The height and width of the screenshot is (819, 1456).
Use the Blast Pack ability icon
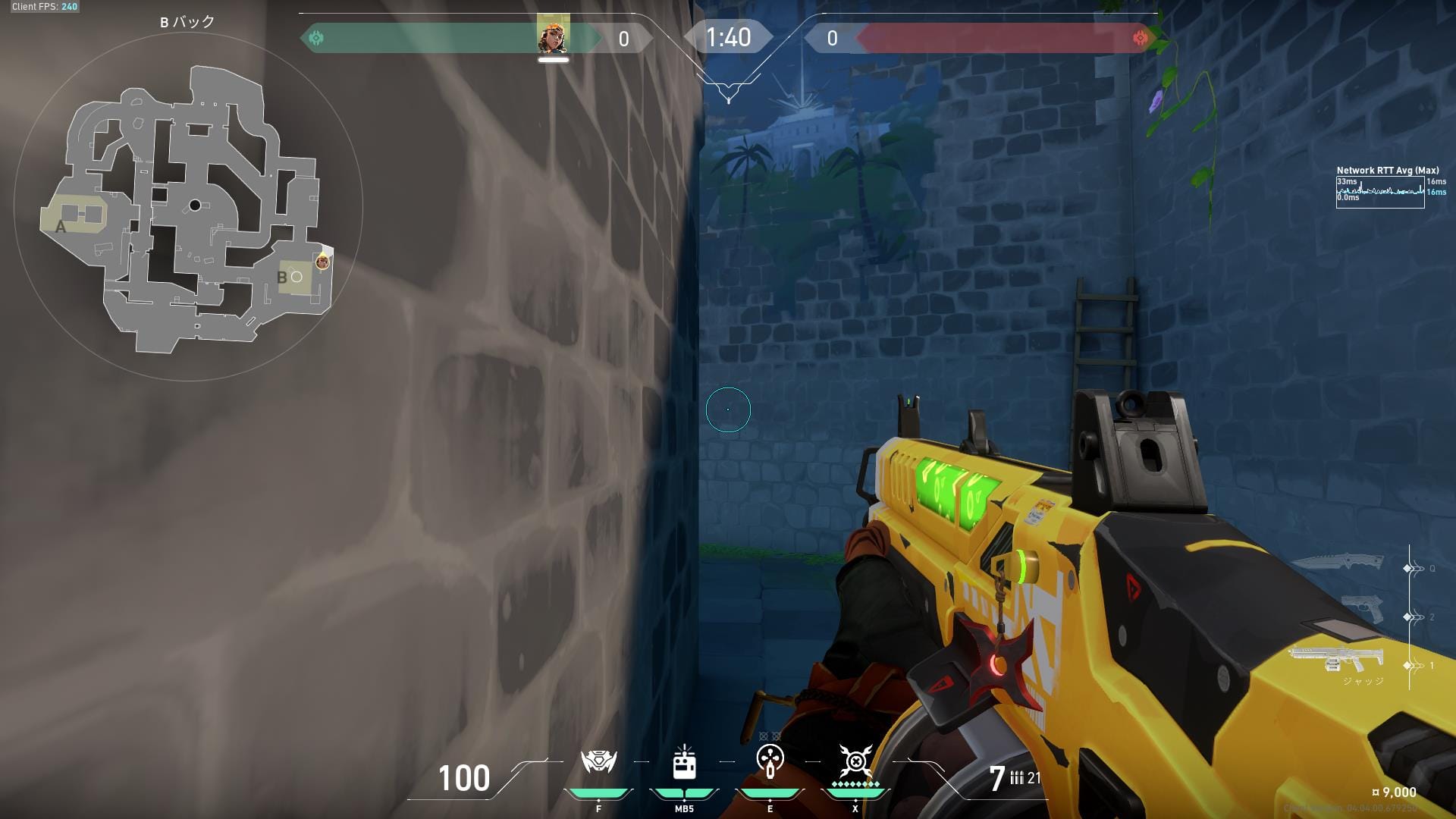pyautogui.click(x=684, y=763)
